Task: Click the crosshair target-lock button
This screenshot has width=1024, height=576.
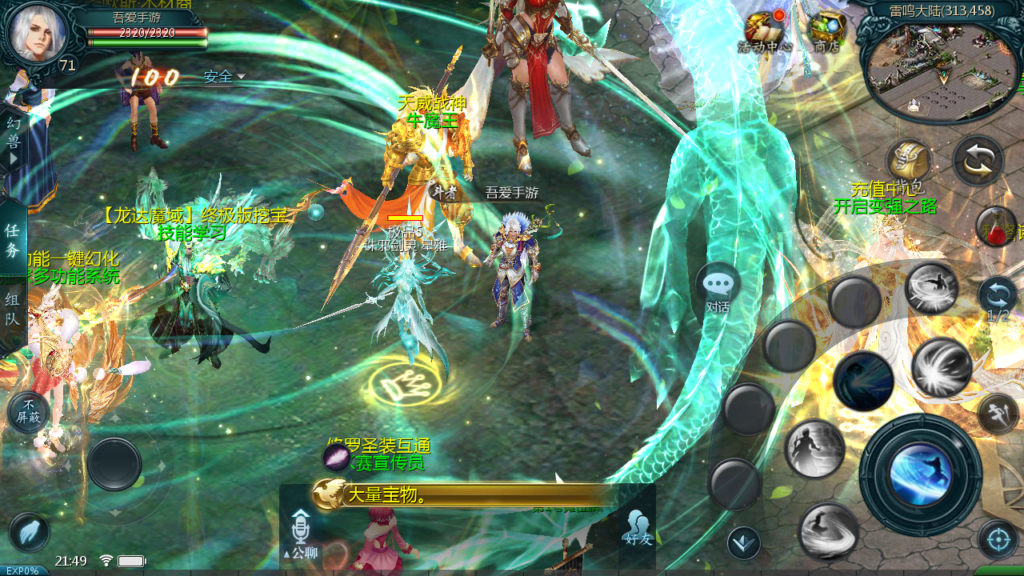Action: [997, 540]
